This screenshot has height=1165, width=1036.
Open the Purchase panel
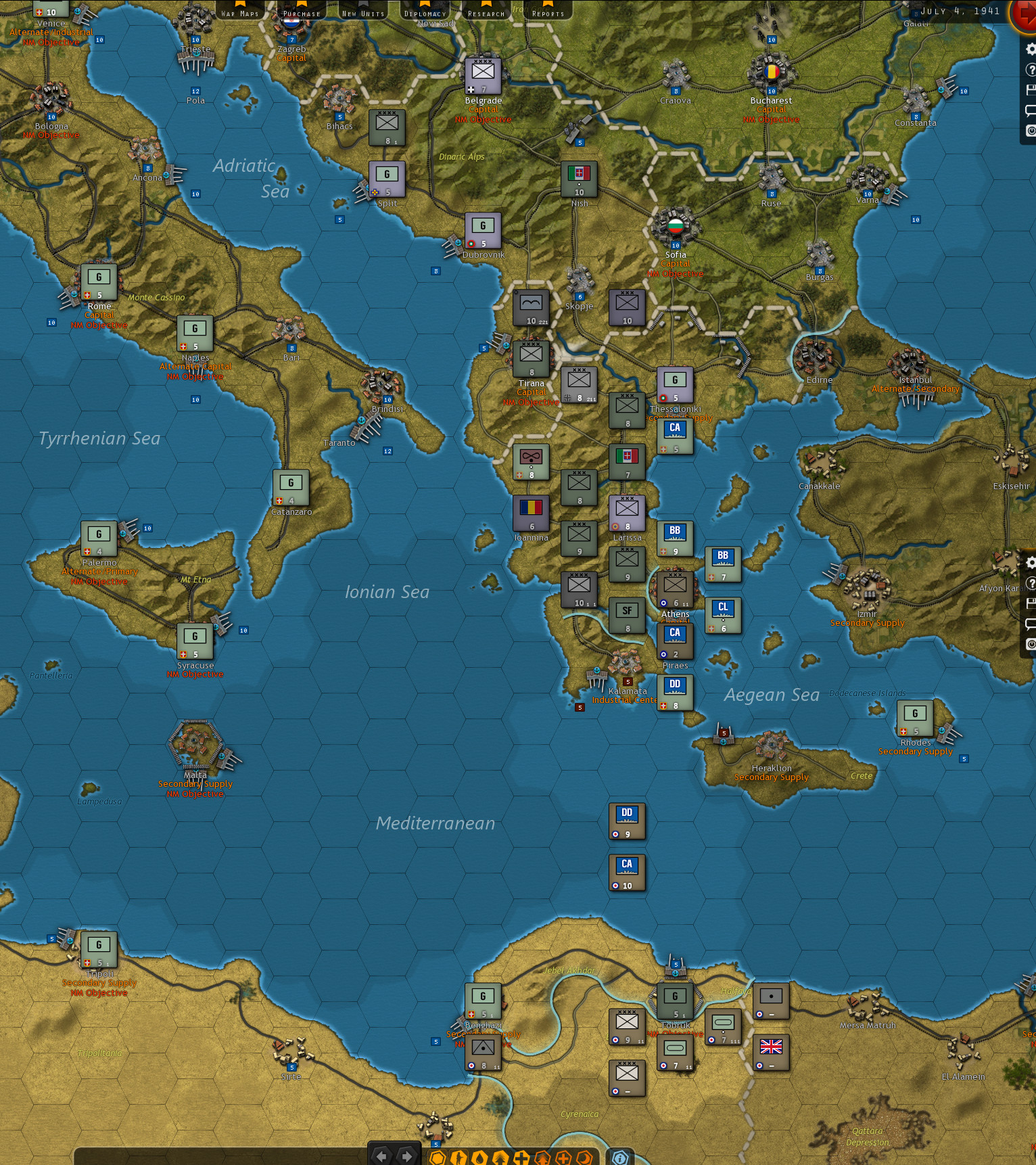coord(300,12)
